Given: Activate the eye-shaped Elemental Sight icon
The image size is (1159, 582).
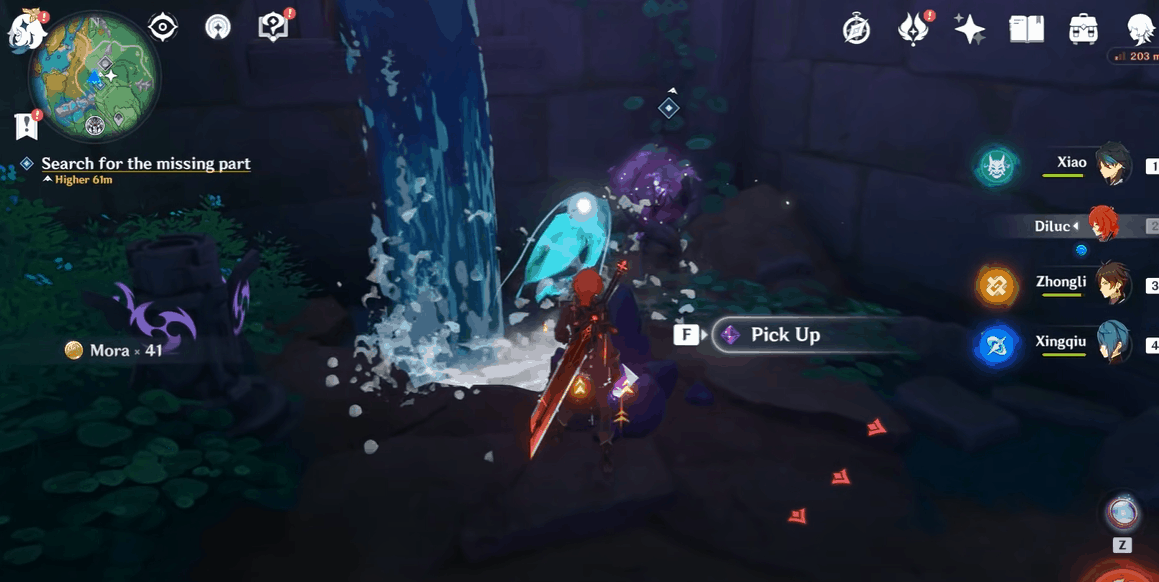Looking at the screenshot, I should pos(163,27).
